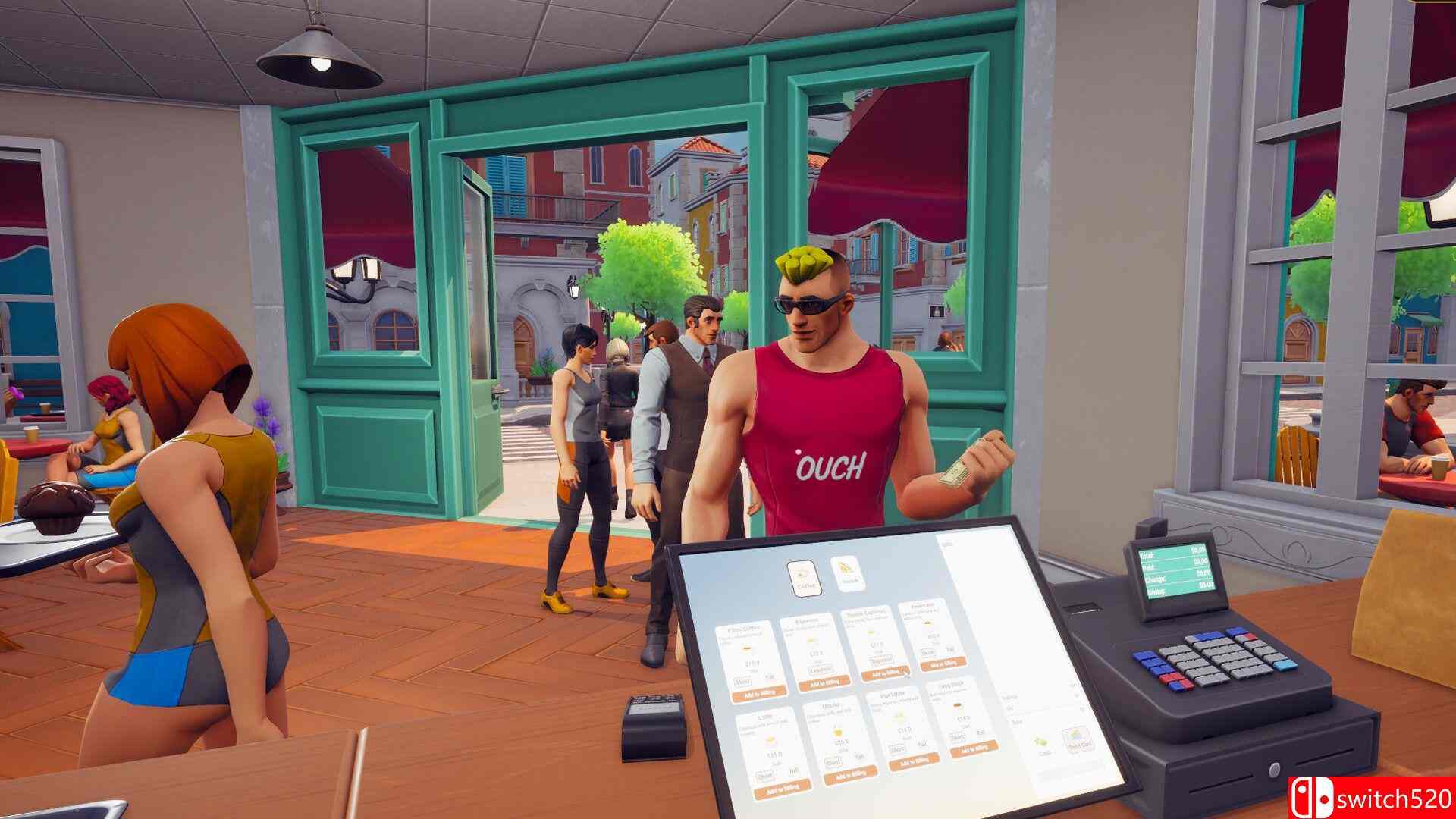Toggle the Short size on the Mocha
Image resolution: width=1456 pixels, height=819 pixels.
pyautogui.click(x=833, y=762)
